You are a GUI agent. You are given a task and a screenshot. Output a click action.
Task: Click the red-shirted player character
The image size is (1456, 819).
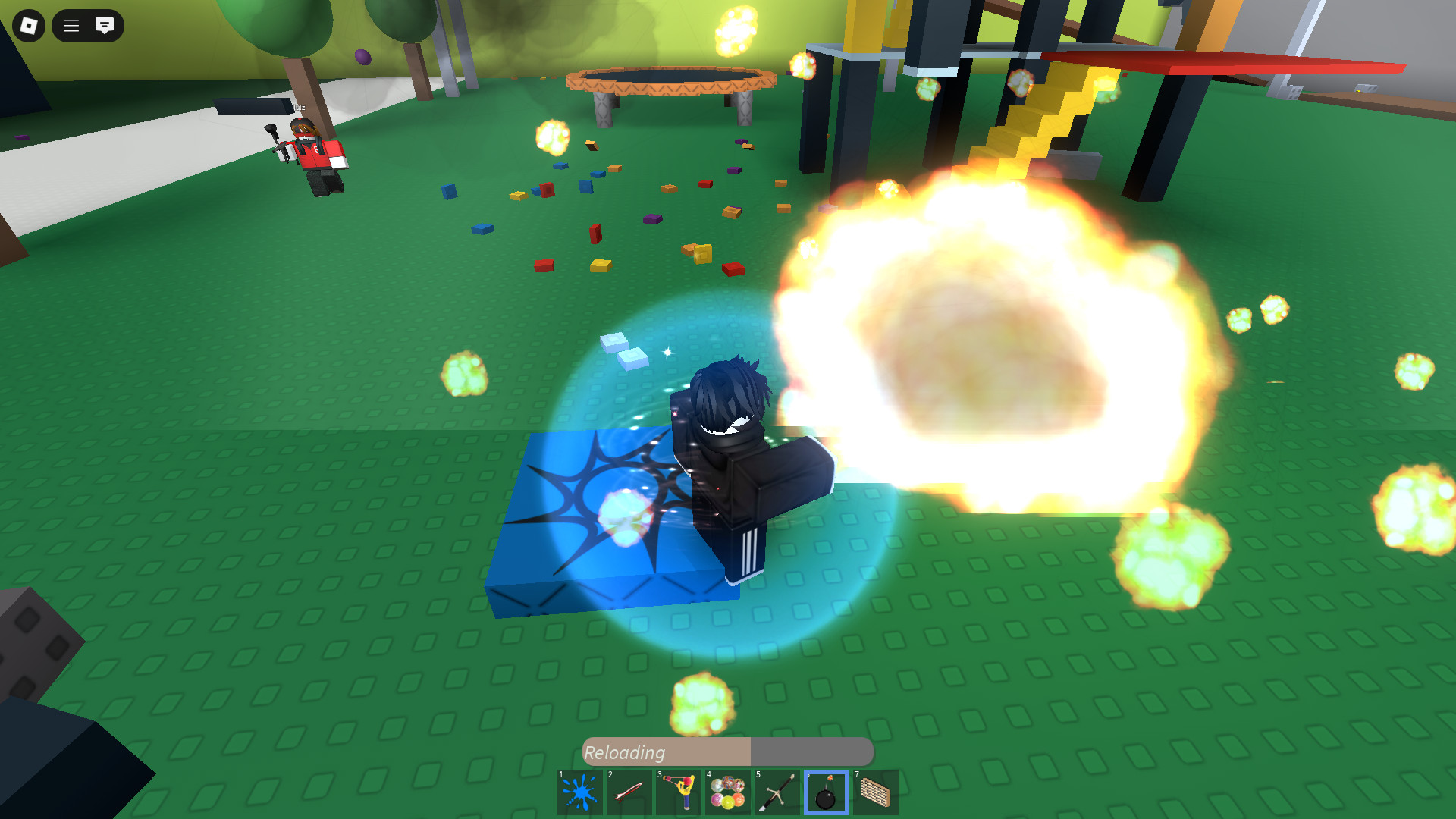(313, 152)
